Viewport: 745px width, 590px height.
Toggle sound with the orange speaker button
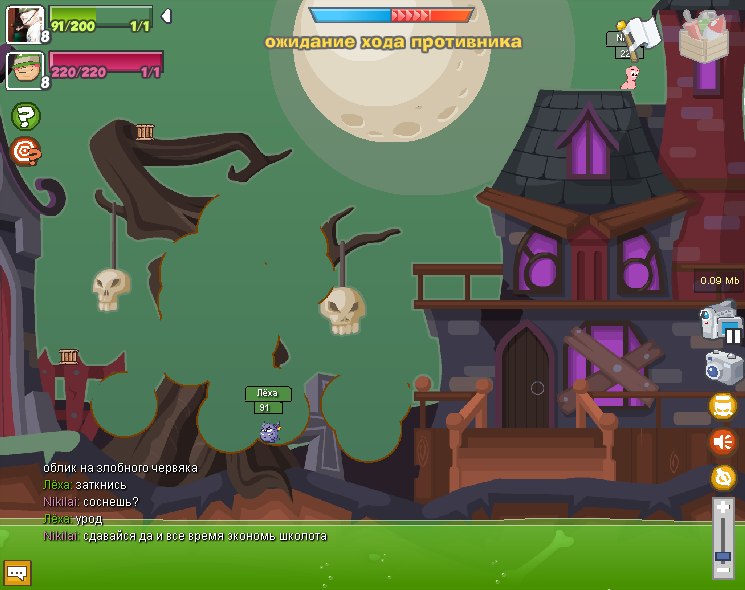tap(722, 441)
